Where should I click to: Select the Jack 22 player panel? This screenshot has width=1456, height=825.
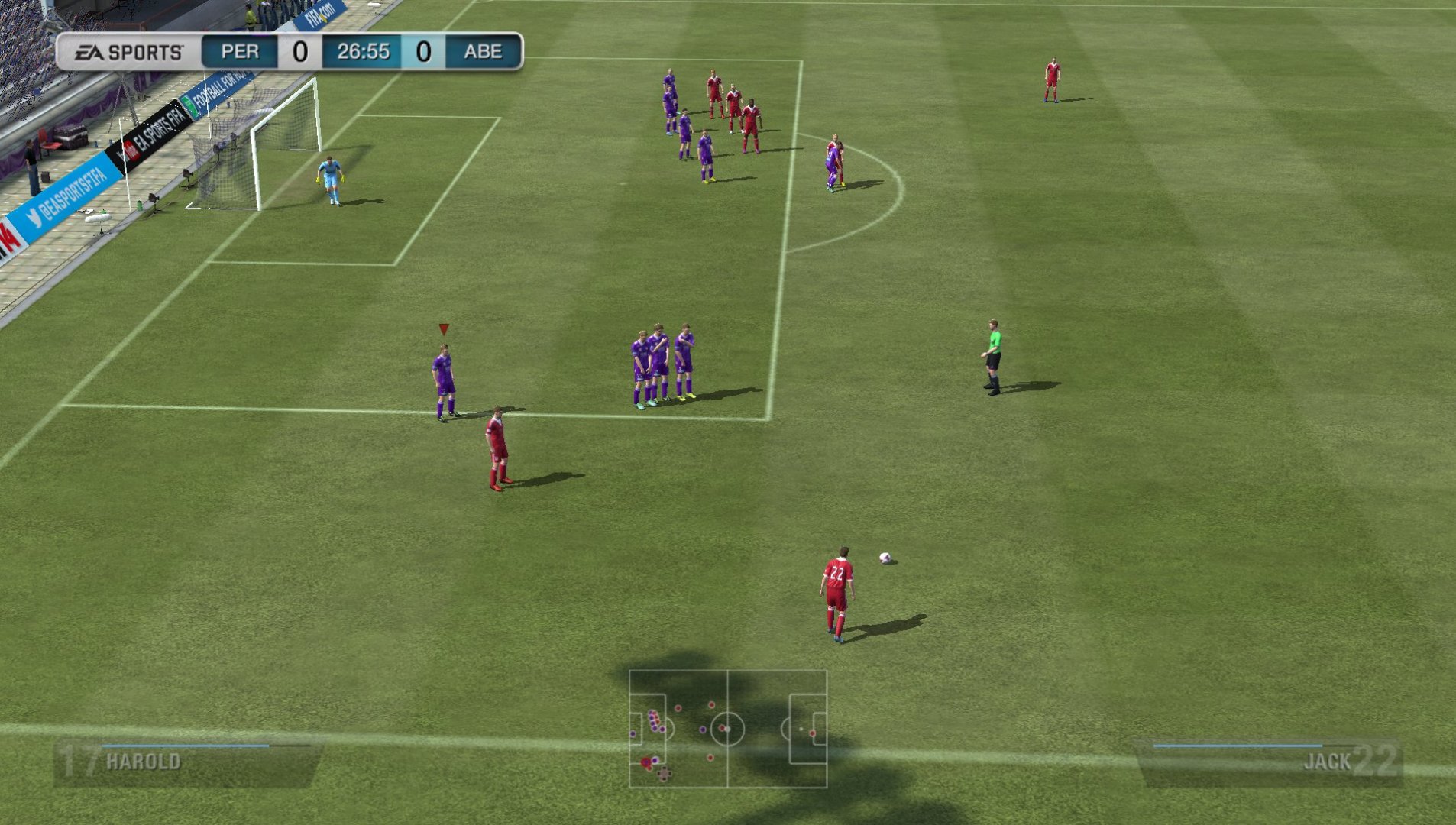click(1270, 762)
